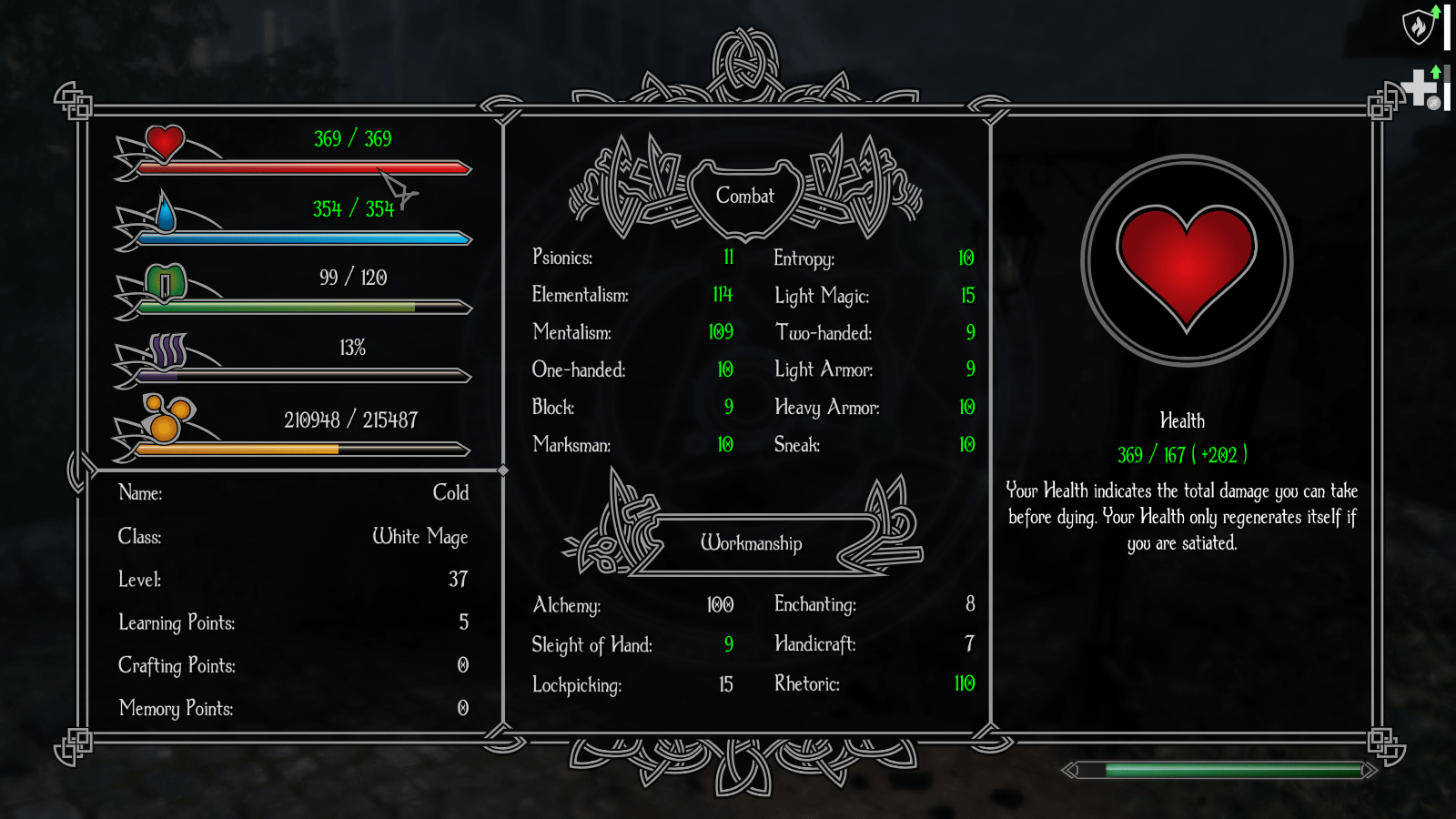Select the blue droplet Mana icon
Image resolution: width=1456 pixels, height=819 pixels.
coord(165,215)
